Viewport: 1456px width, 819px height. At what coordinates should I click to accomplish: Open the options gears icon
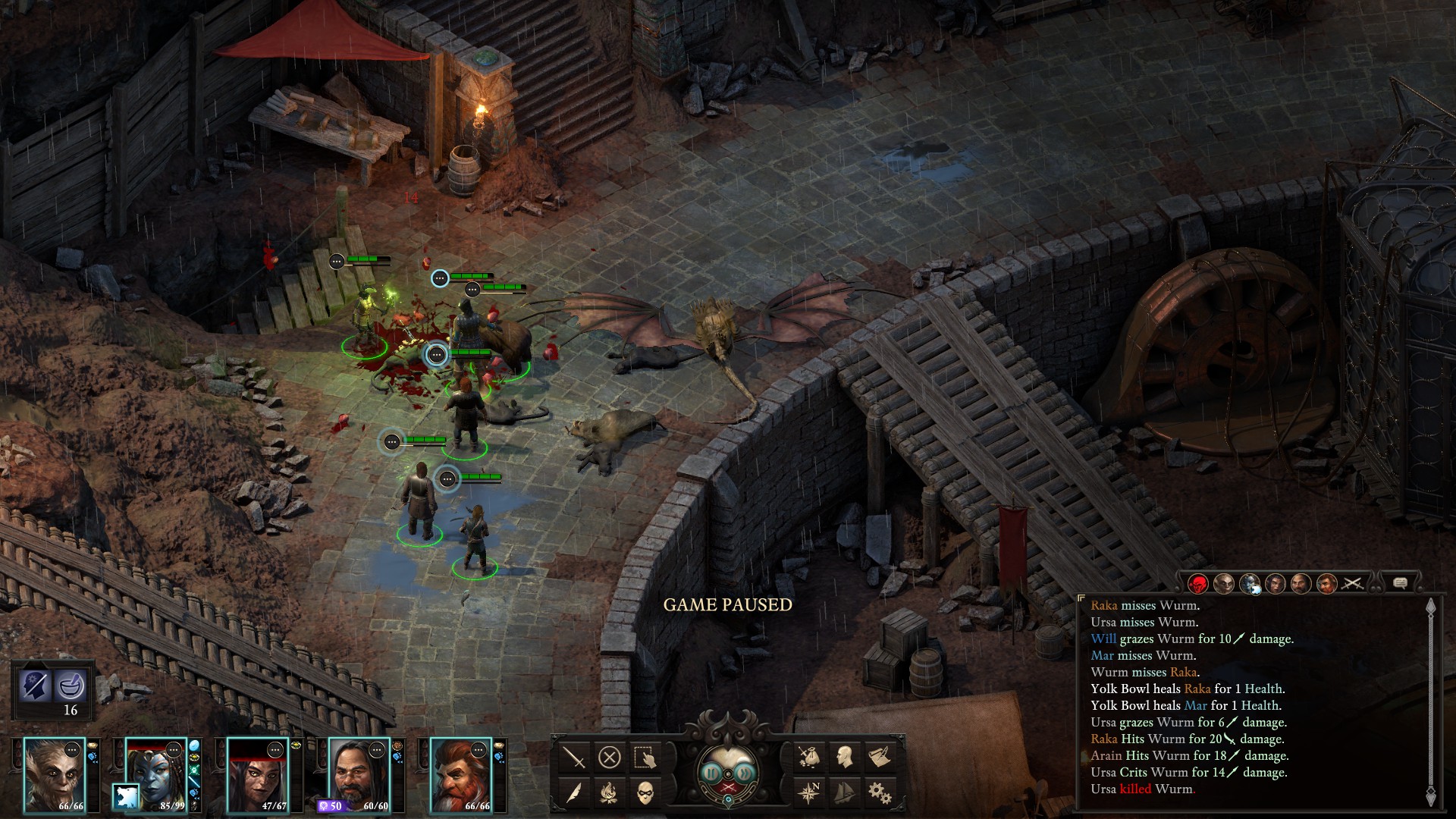point(879,792)
